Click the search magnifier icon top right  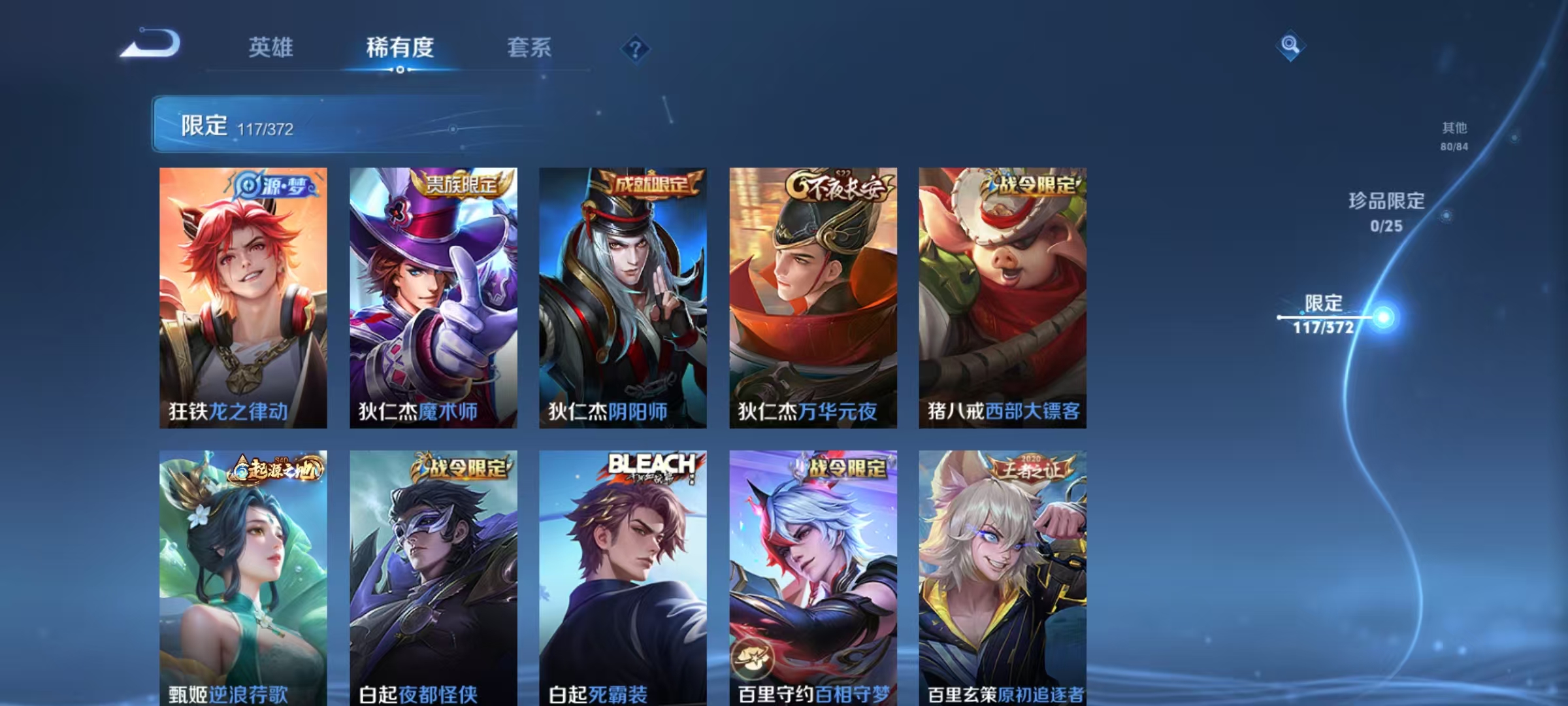(x=1290, y=46)
